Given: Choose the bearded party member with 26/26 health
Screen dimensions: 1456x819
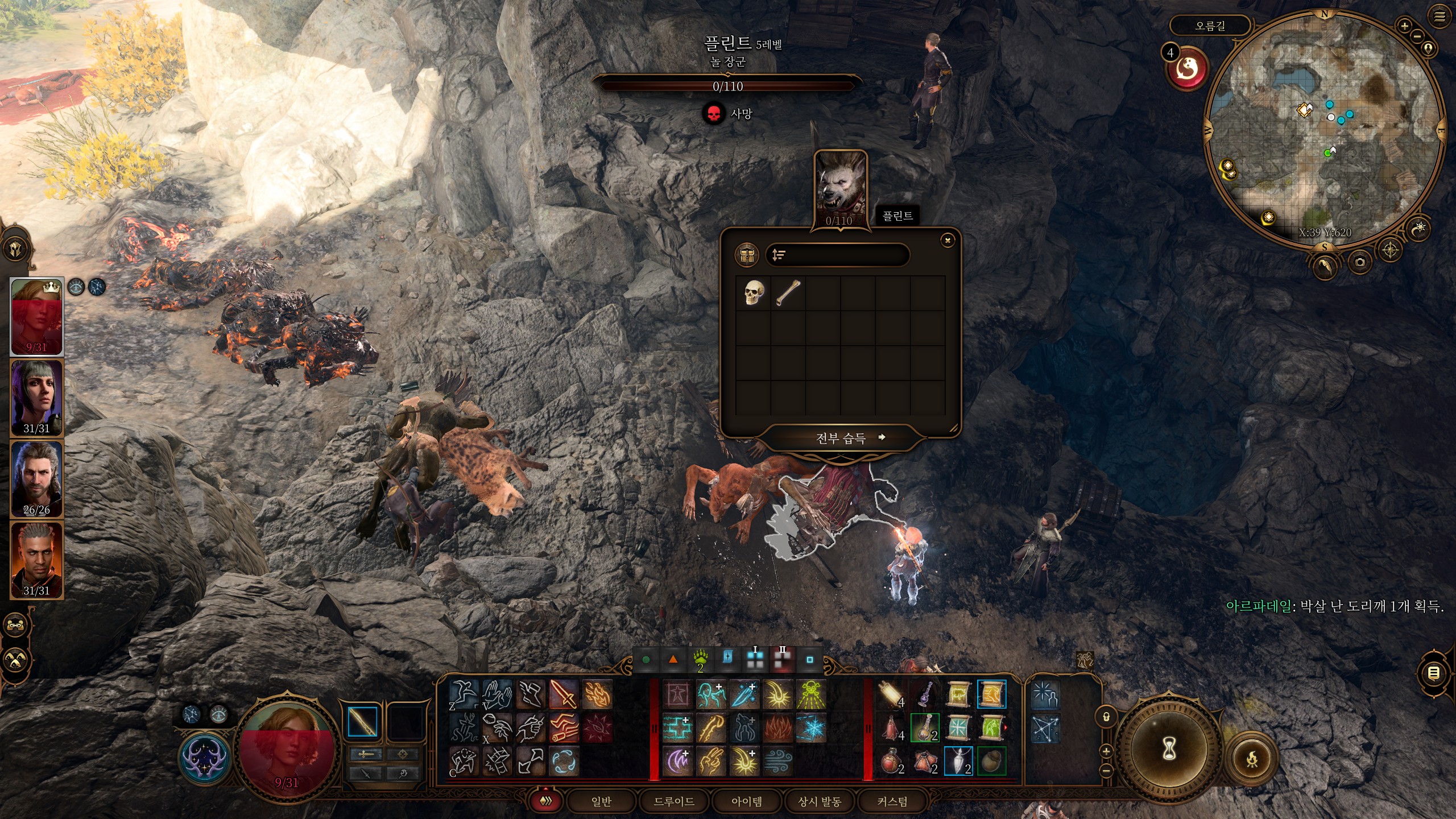Looking at the screenshot, I should click(36, 478).
